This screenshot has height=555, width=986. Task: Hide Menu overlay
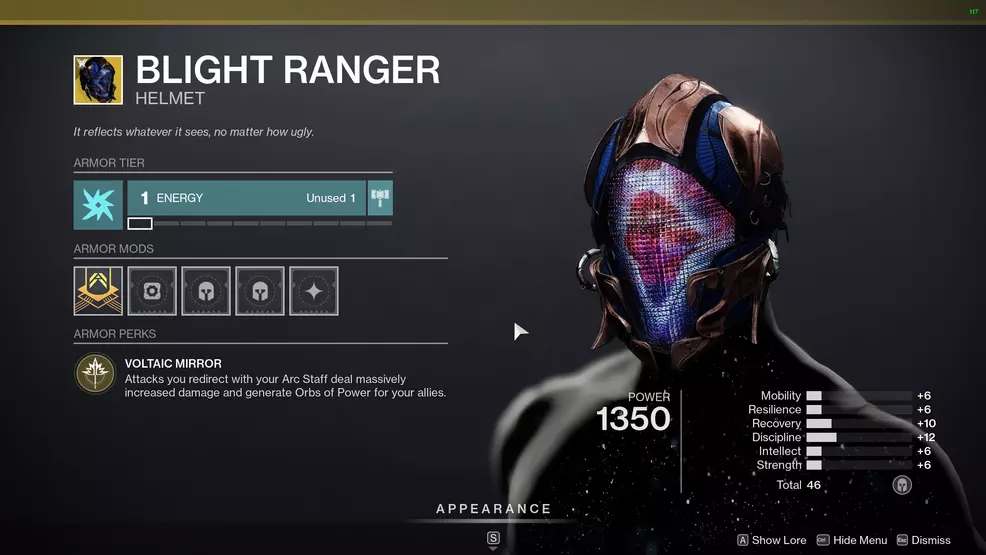(x=852, y=540)
